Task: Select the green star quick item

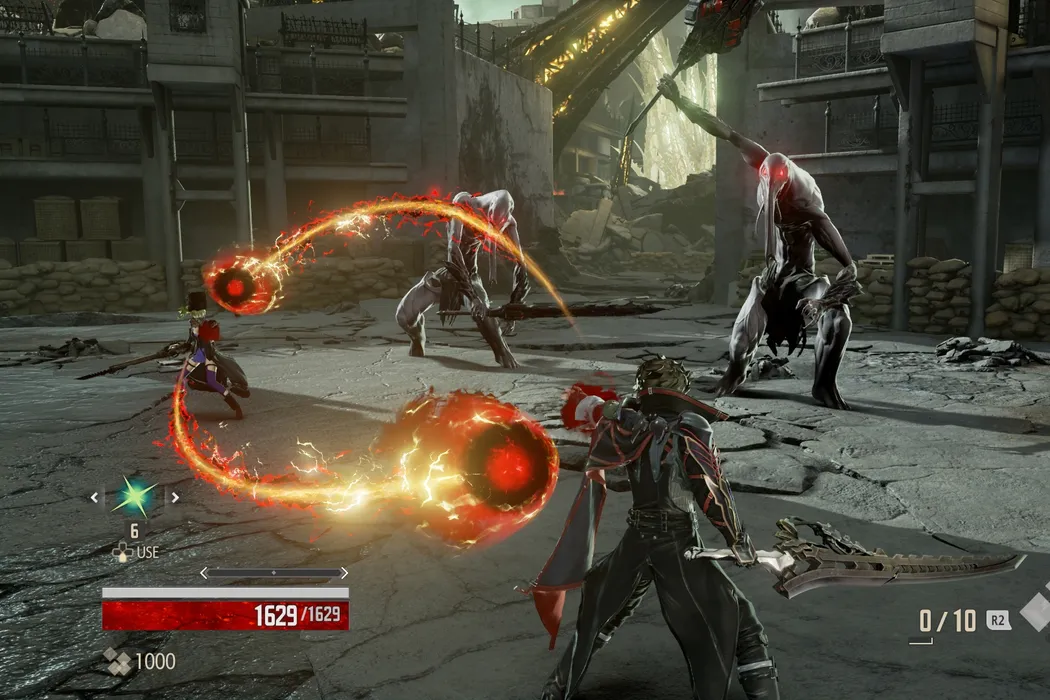Action: tap(135, 496)
